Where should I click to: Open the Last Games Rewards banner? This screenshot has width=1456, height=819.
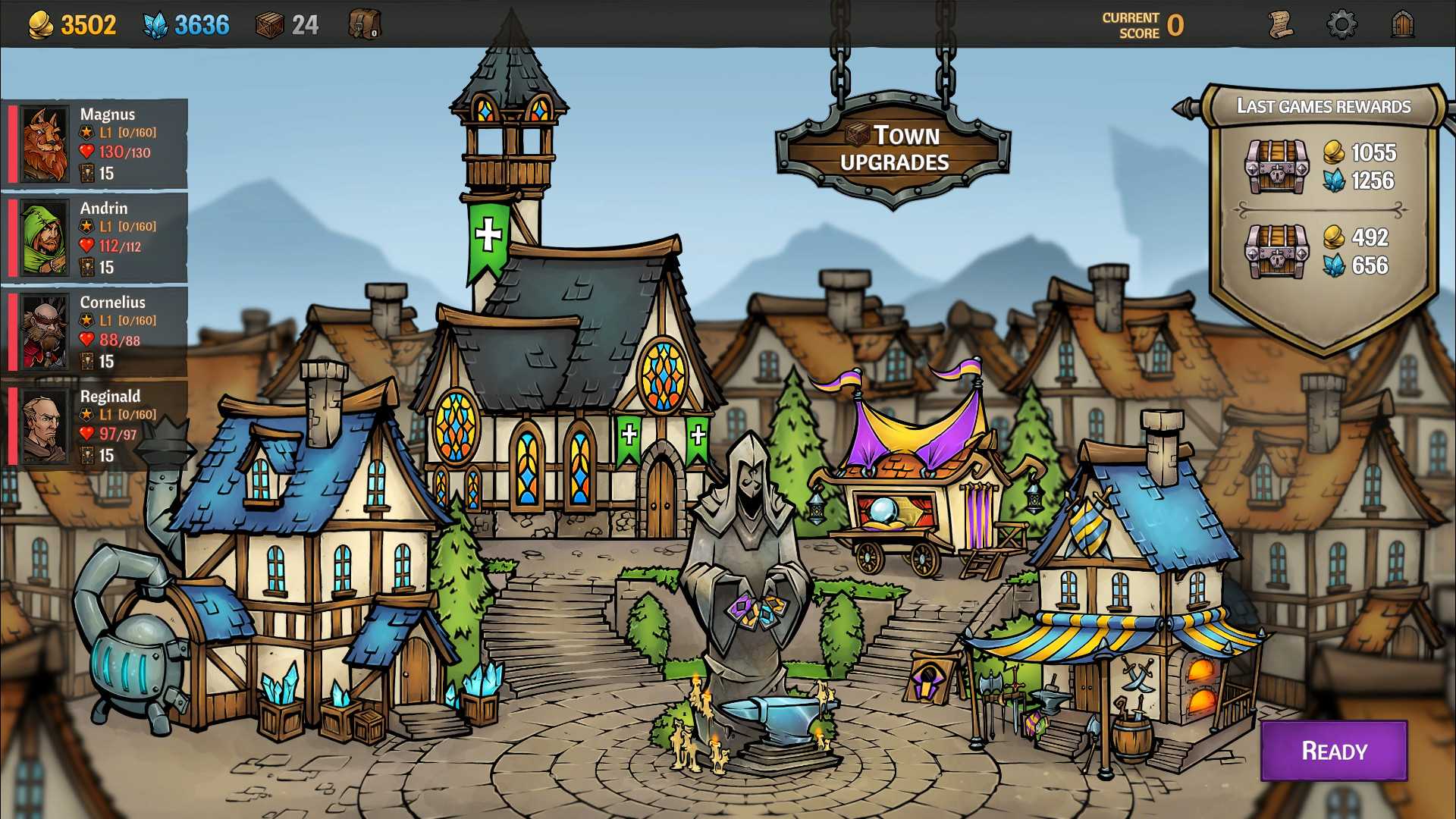point(1323,107)
